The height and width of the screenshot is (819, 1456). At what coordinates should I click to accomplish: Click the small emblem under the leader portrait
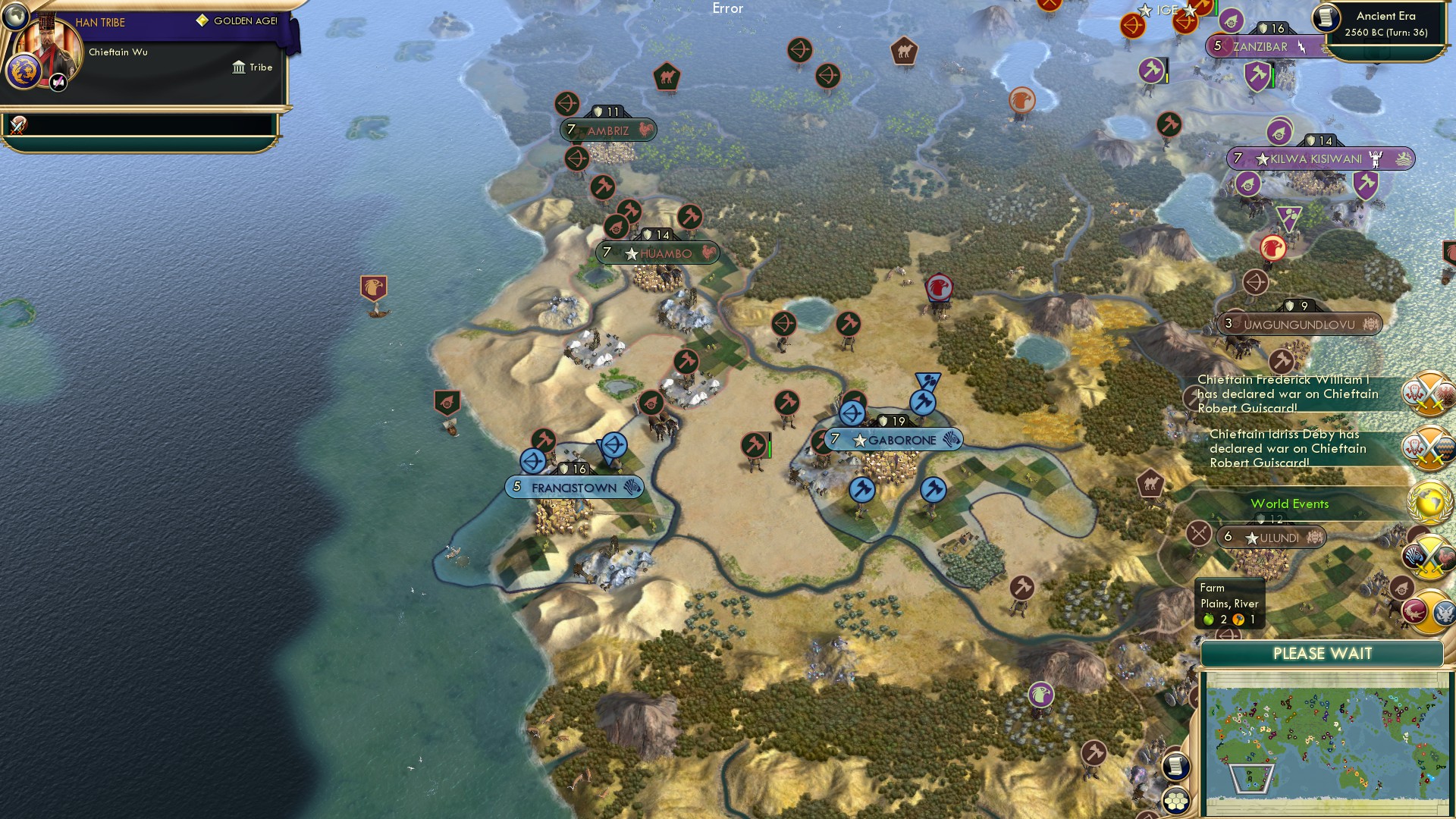tap(58, 82)
